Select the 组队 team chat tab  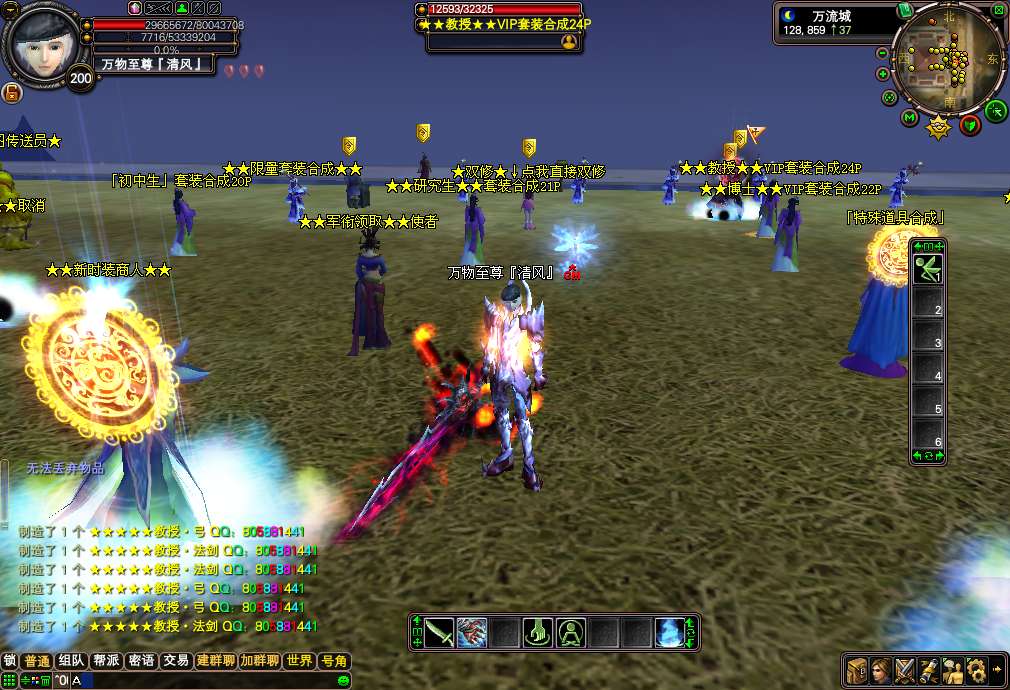coord(71,661)
